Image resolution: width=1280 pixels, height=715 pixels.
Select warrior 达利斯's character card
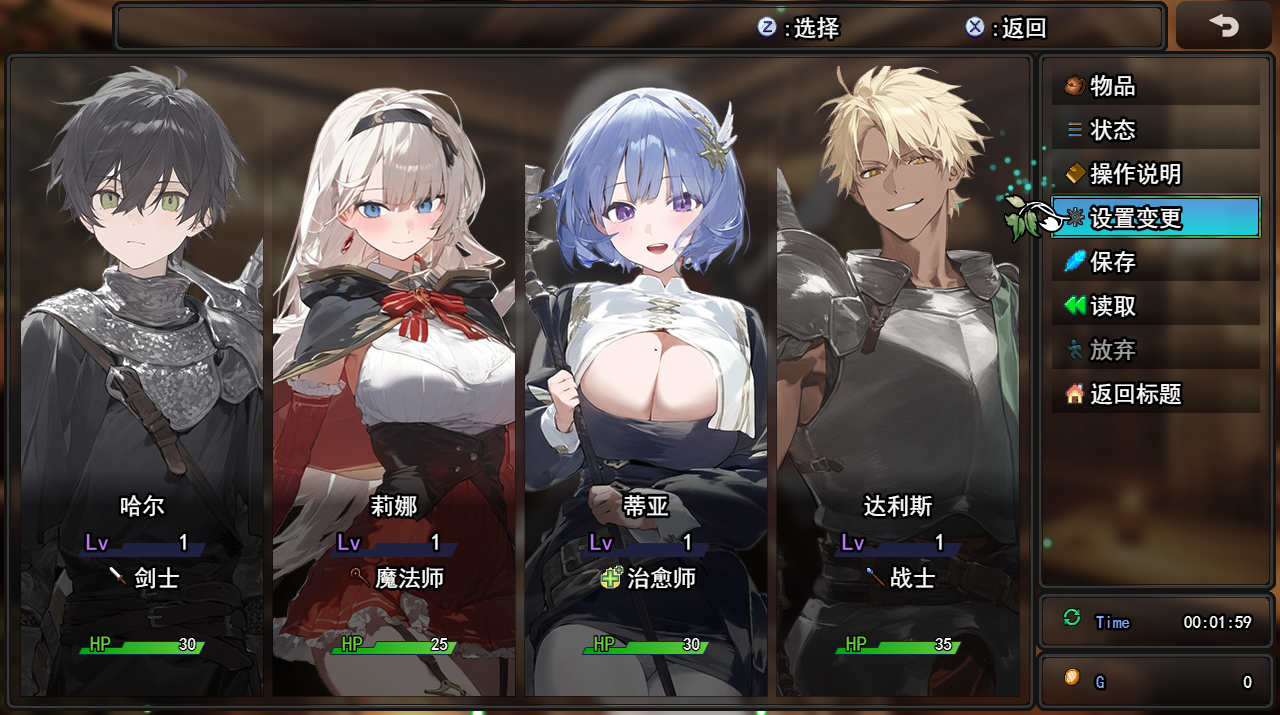coord(898,380)
